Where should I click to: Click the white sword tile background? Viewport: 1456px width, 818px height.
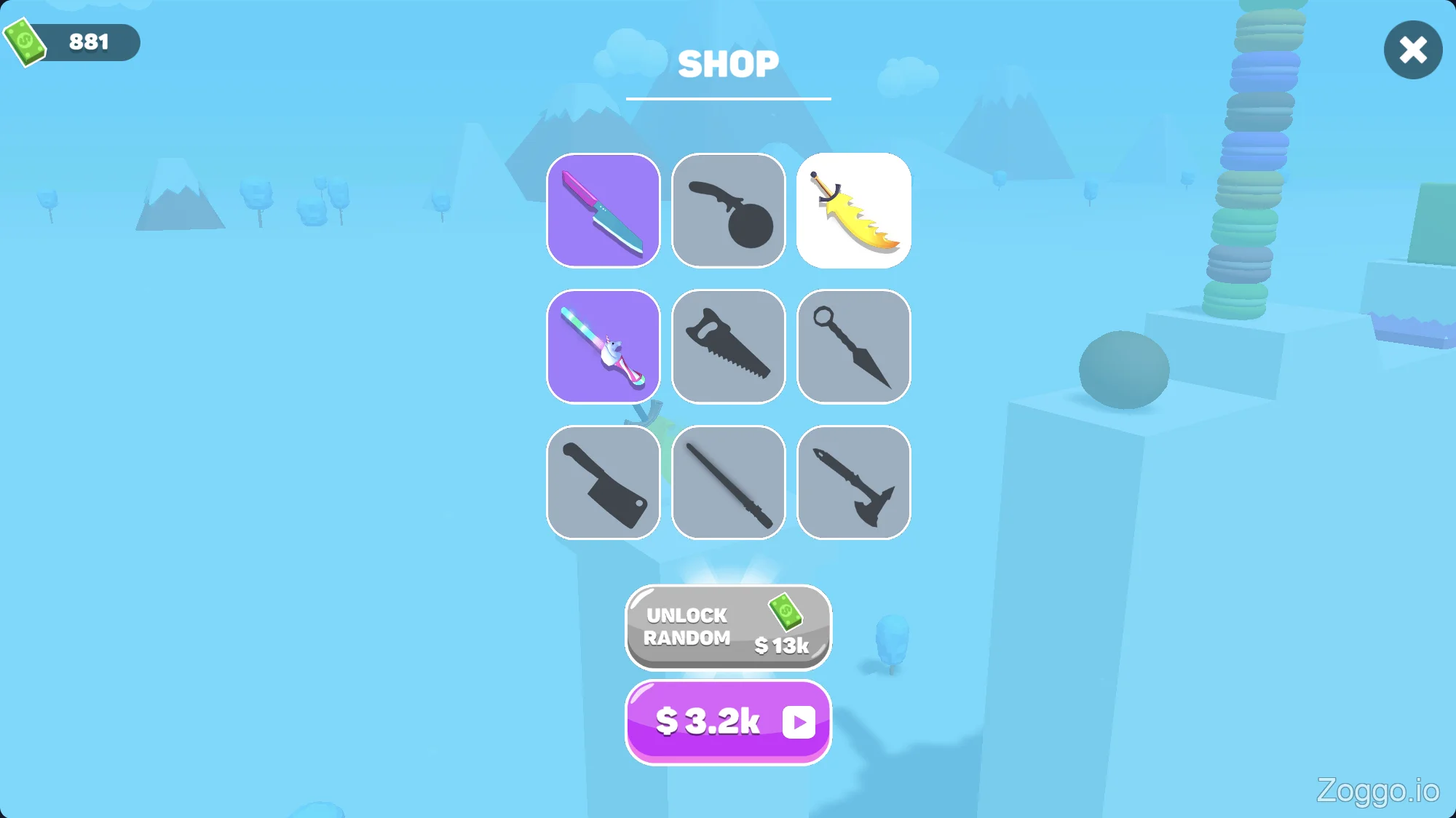(852, 210)
